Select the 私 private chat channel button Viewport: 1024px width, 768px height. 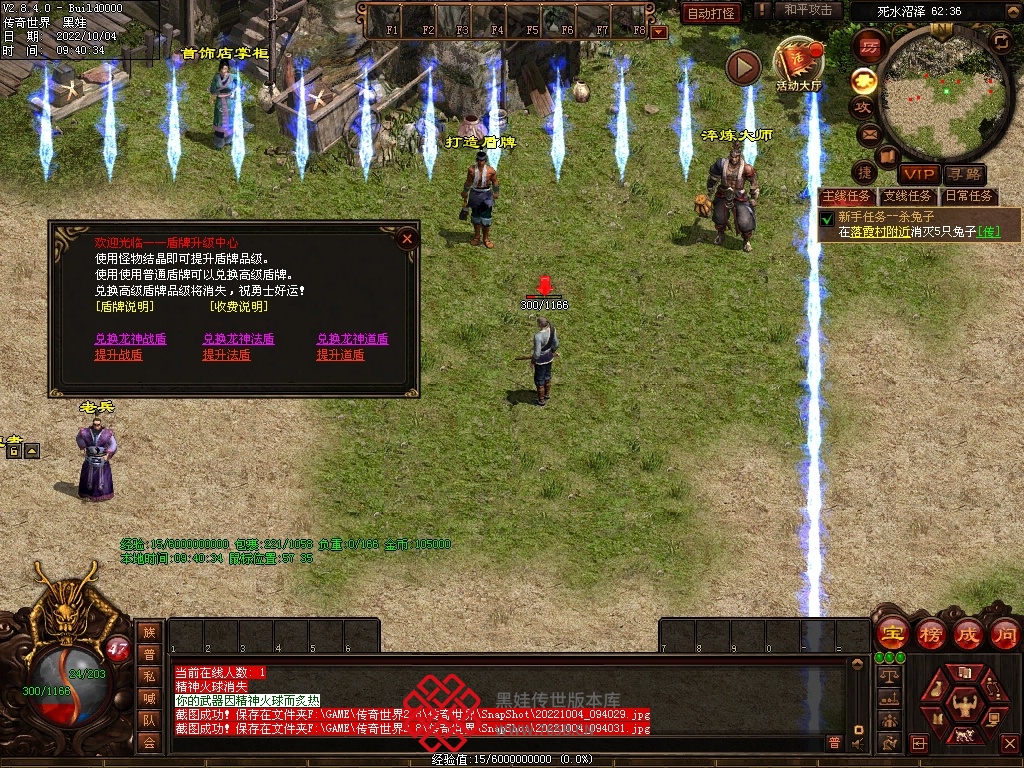click(x=149, y=676)
